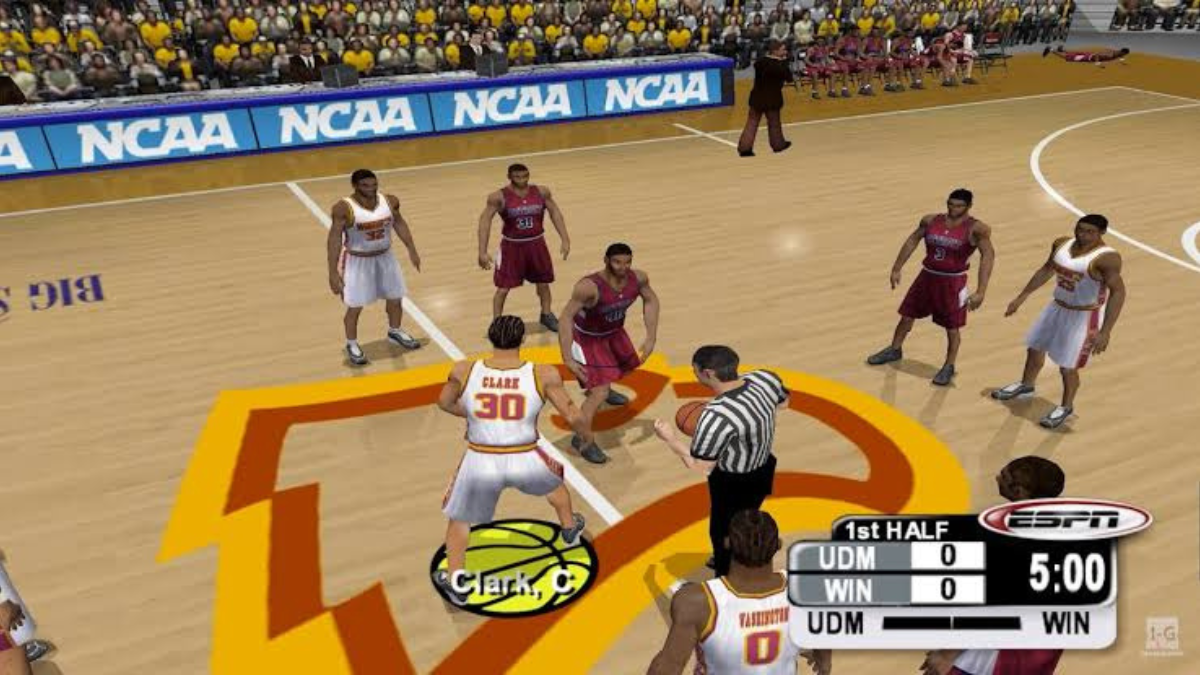Click the 1-G channel watermark

tap(1161, 634)
